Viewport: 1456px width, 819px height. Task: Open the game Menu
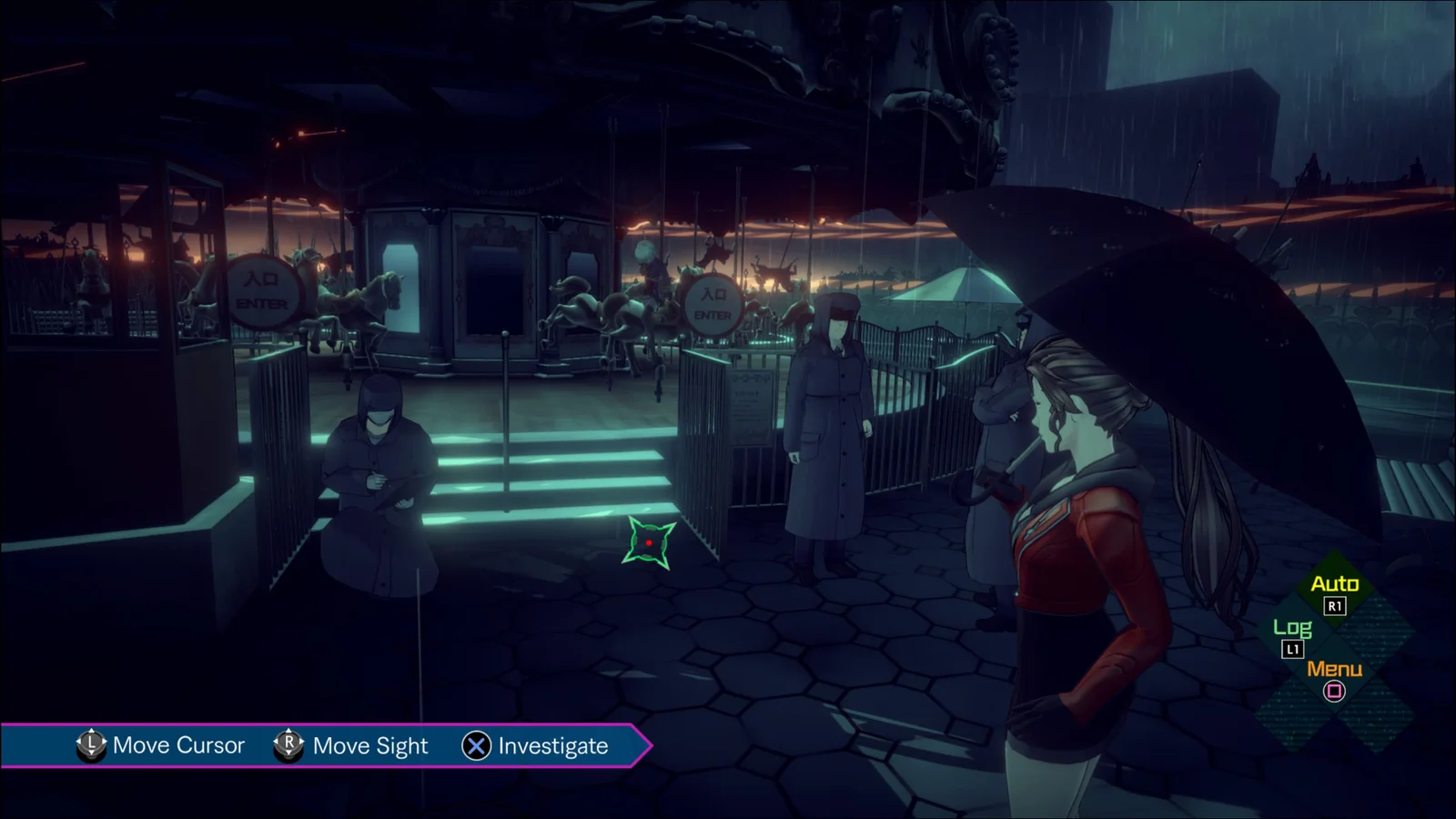(x=1334, y=671)
